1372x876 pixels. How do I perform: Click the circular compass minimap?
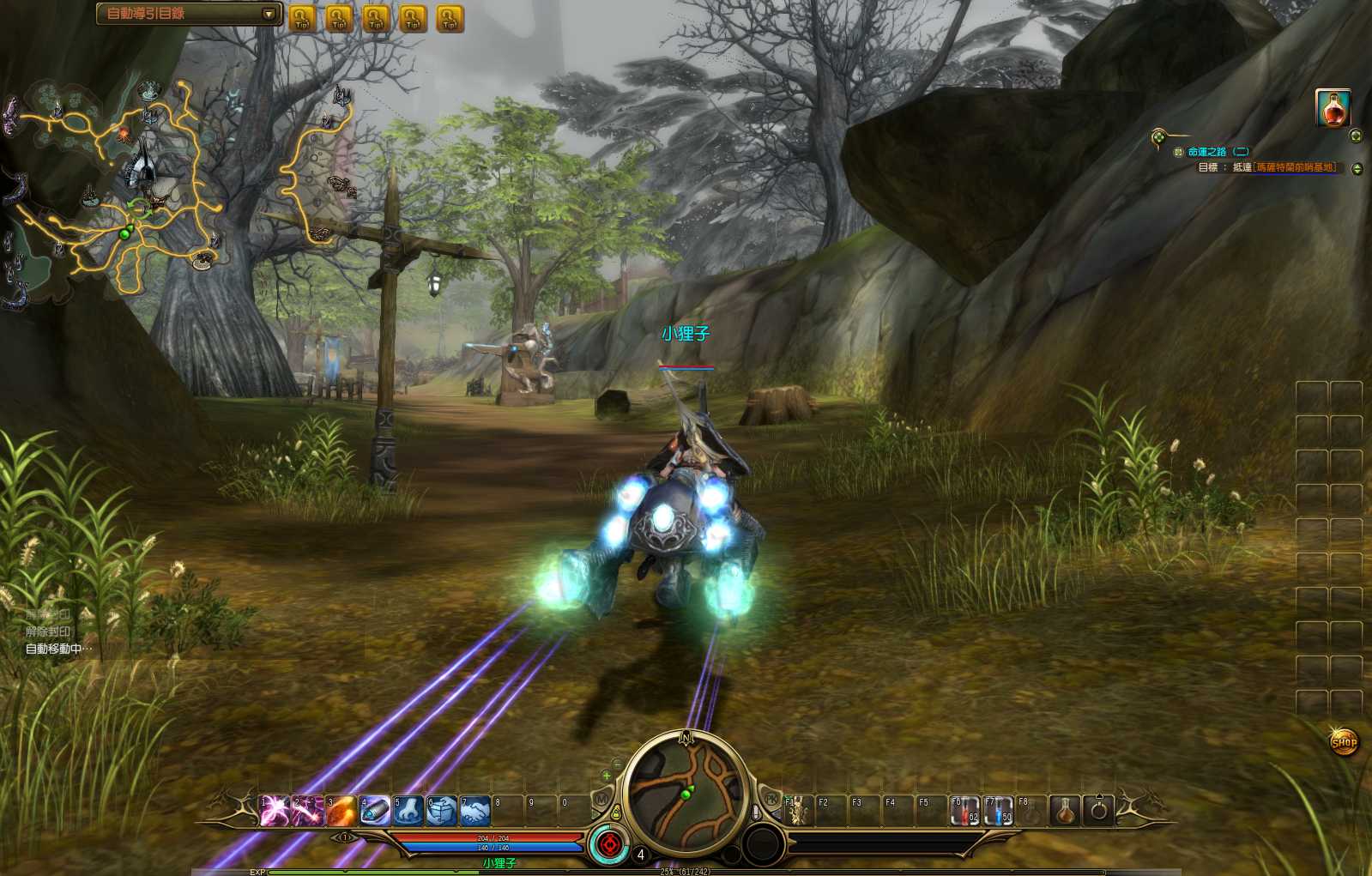[686, 794]
